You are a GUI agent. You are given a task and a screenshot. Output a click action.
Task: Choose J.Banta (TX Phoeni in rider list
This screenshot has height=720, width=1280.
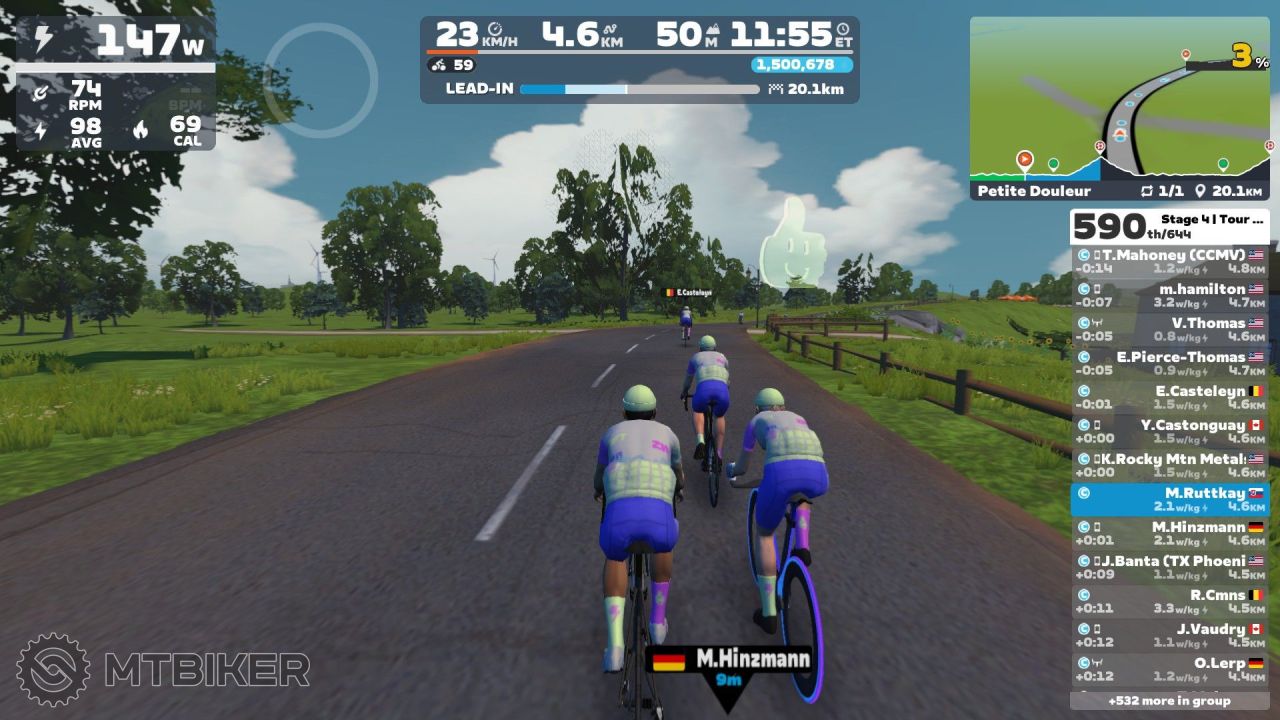pos(1169,568)
